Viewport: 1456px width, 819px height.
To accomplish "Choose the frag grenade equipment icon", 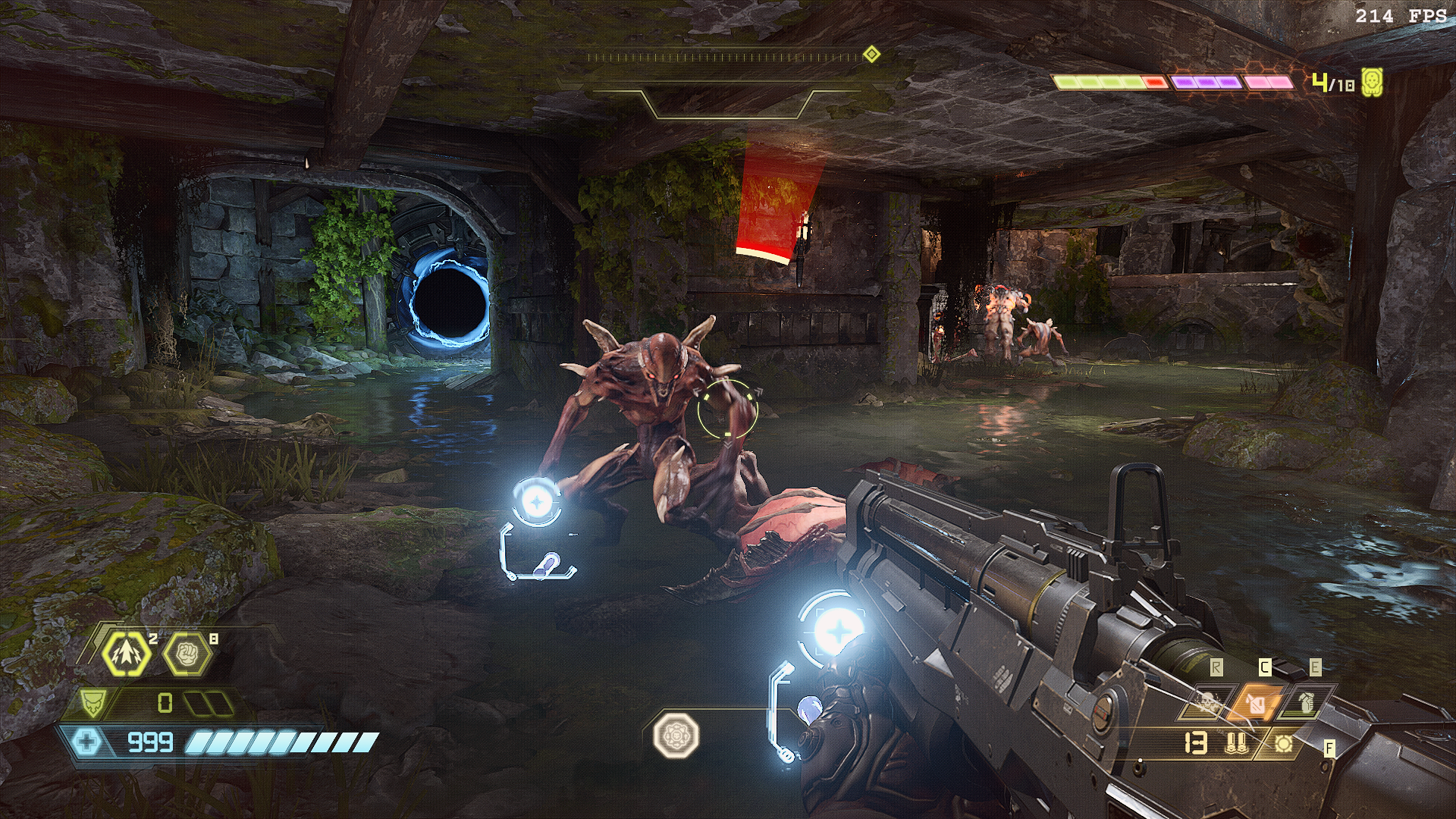I will [x=1304, y=704].
